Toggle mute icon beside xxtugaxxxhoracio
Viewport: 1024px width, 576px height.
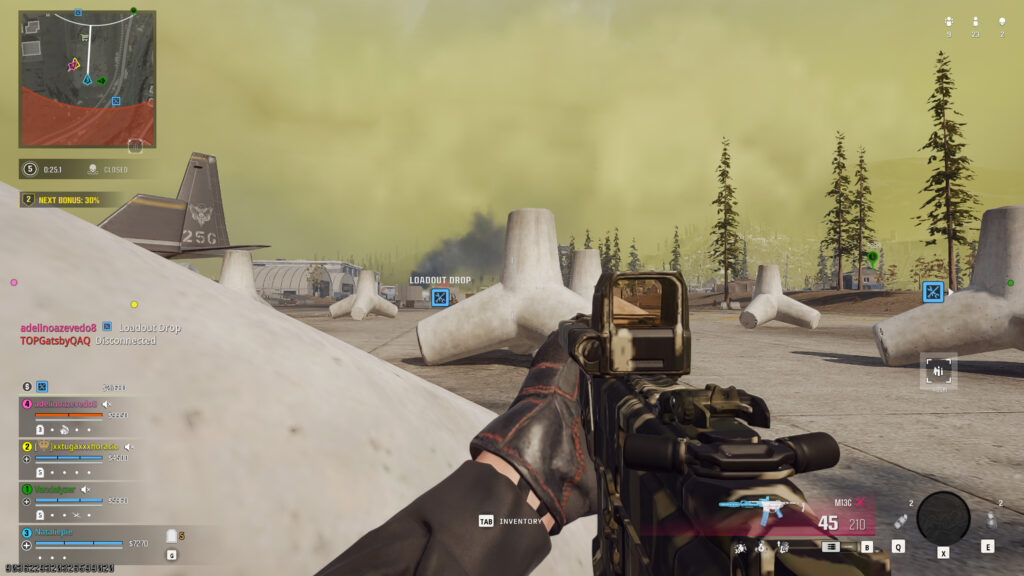tap(129, 446)
